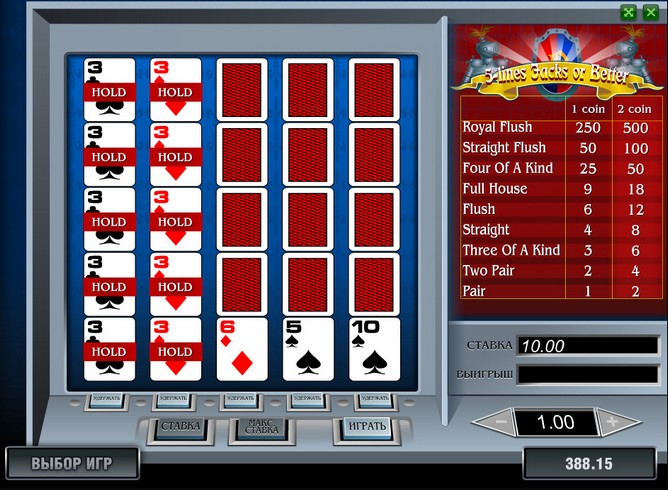Click the hold button under the 6 of diamonds
Viewport: 668px width, 490px height.
(241, 399)
